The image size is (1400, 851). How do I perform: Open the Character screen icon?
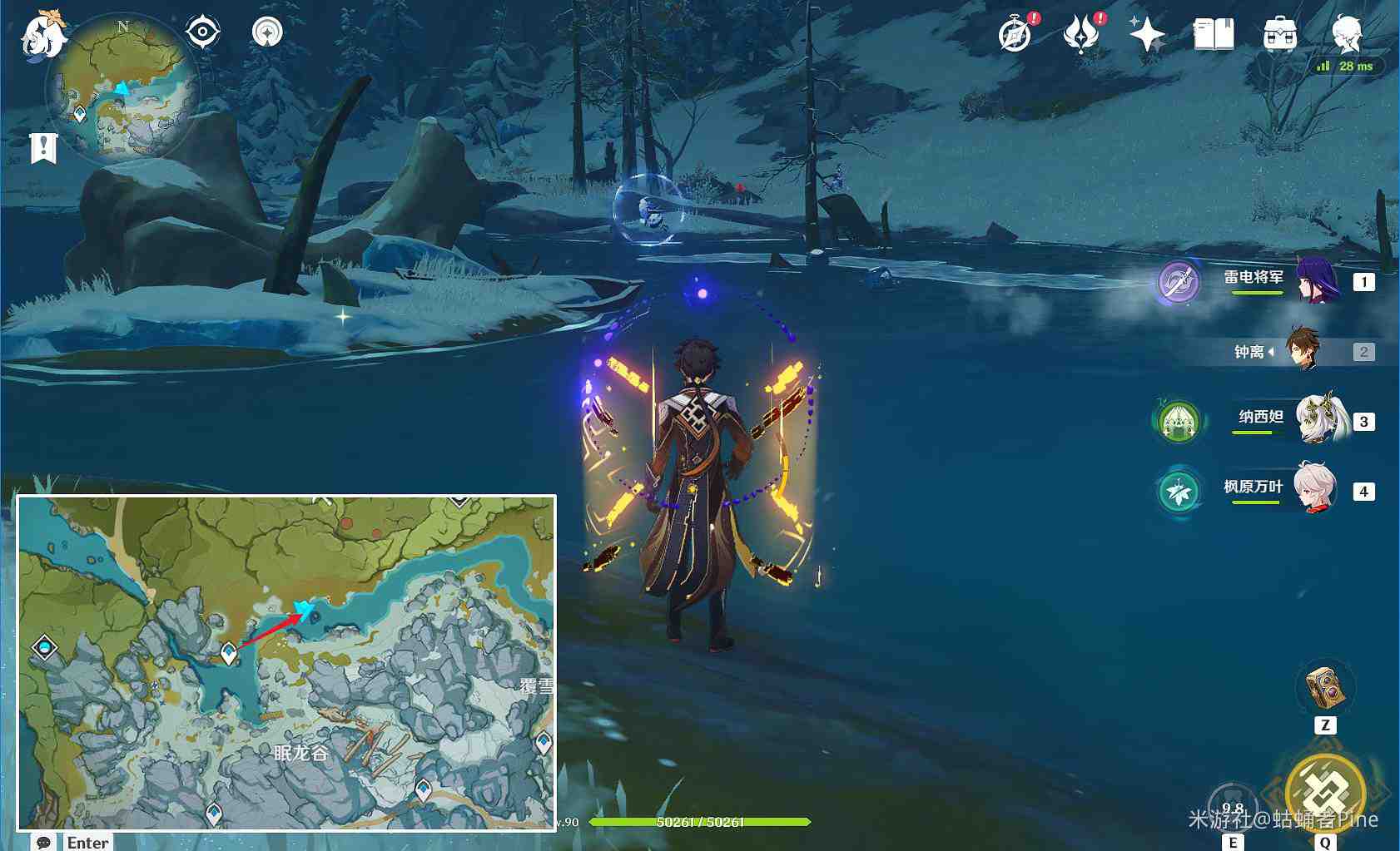pos(1346,35)
